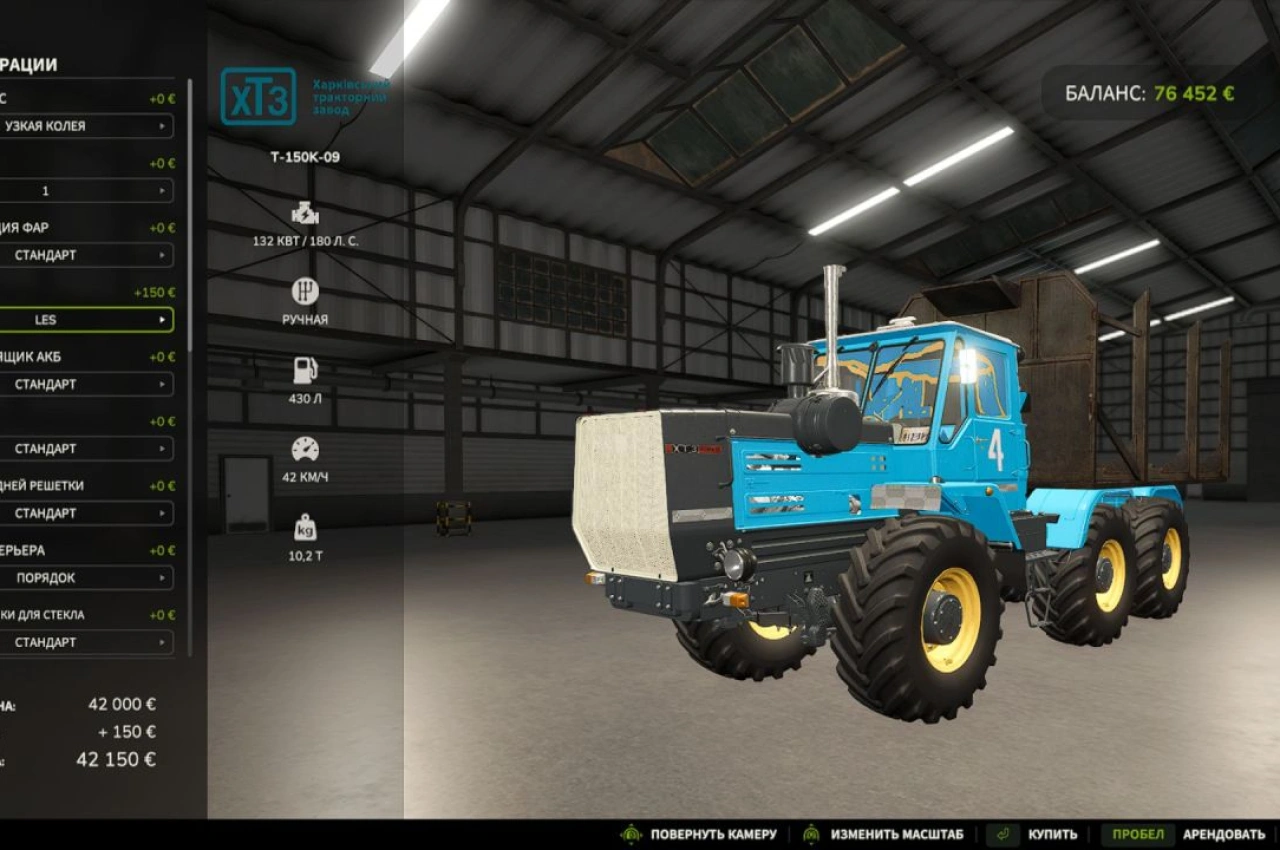Select ПОВЕРНУТЬ КАМЕРУ in the bottom bar
Viewport: 1280px width, 850px height.
point(712,833)
